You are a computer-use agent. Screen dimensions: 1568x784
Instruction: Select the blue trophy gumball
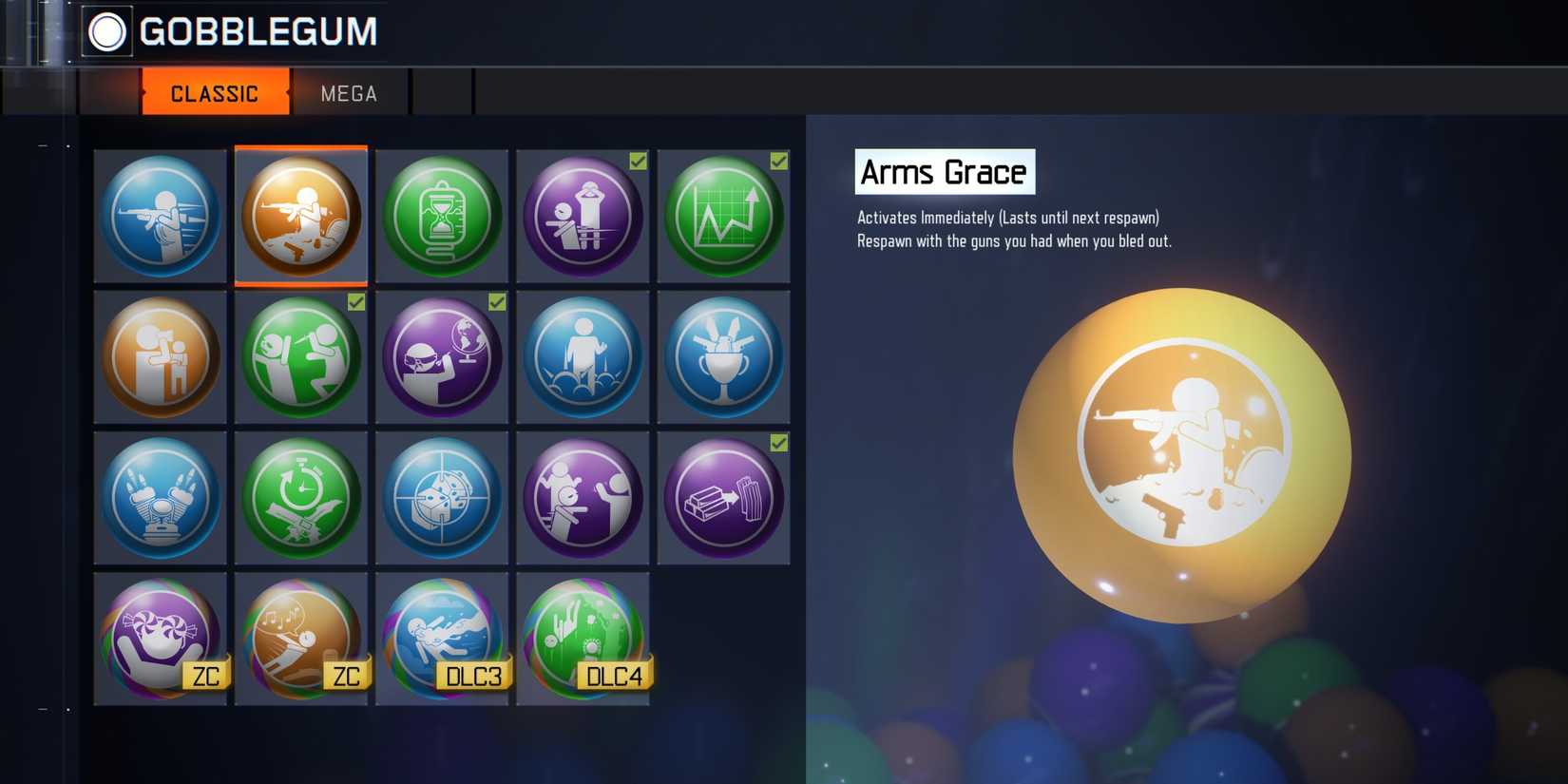click(722, 356)
